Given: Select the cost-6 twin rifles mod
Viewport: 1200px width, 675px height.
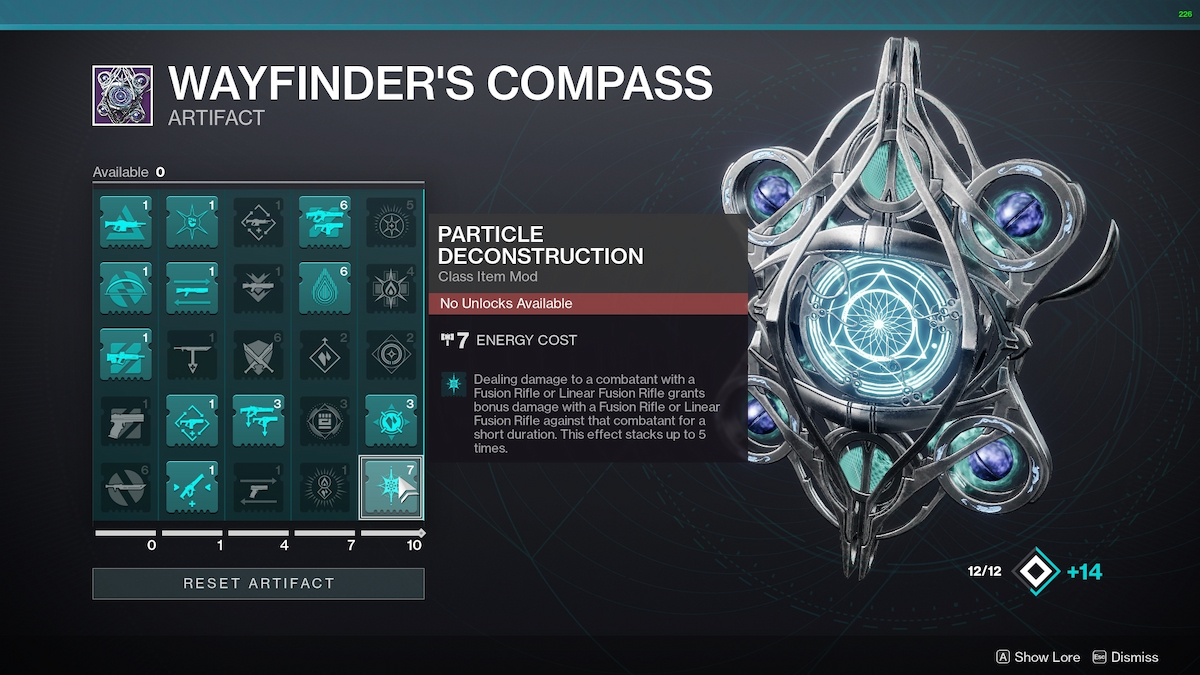Looking at the screenshot, I should [324, 220].
